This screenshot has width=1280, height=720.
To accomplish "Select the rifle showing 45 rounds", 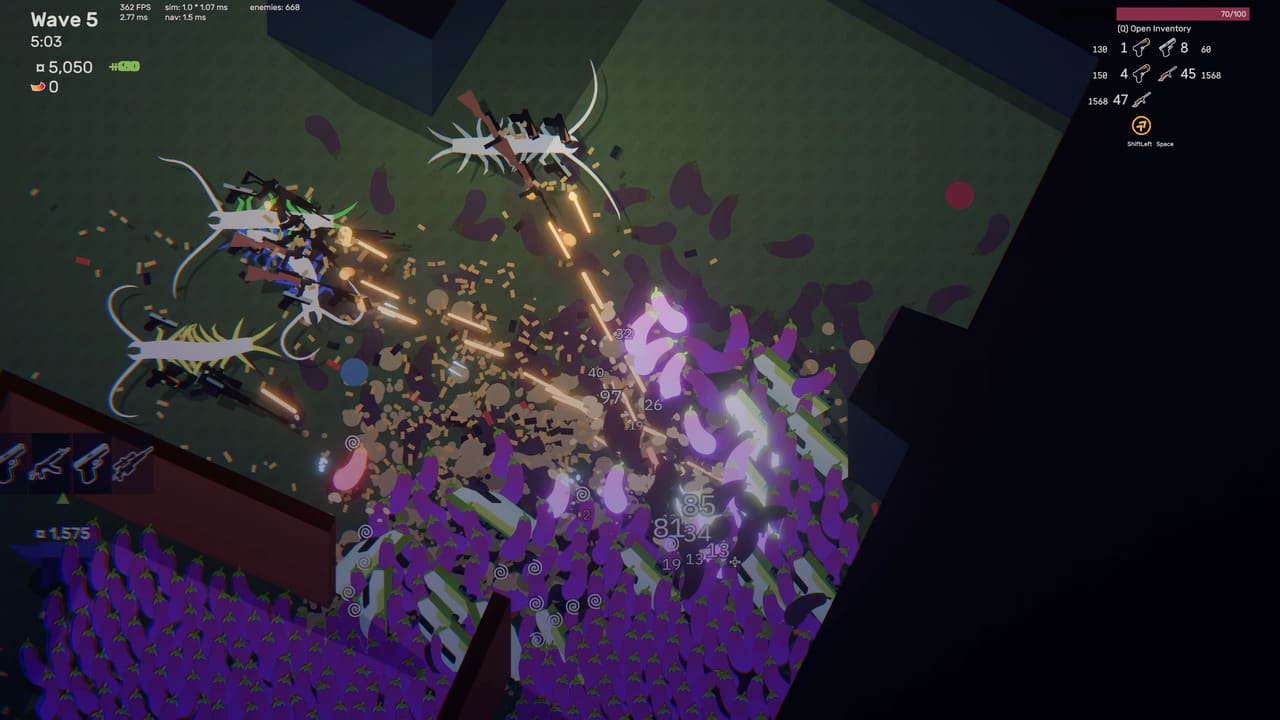I will click(x=1167, y=74).
